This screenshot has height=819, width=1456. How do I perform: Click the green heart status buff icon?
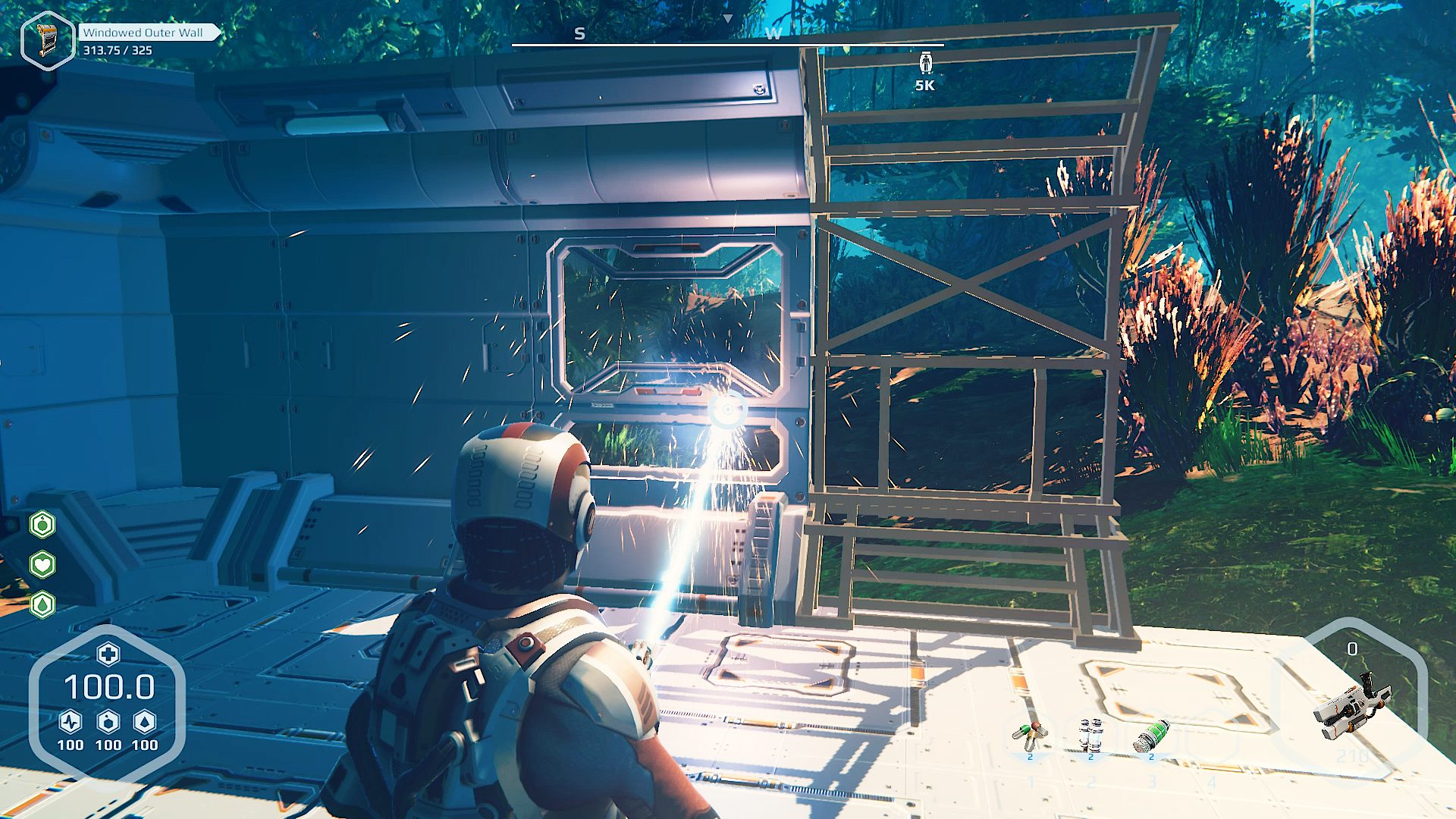click(x=42, y=564)
